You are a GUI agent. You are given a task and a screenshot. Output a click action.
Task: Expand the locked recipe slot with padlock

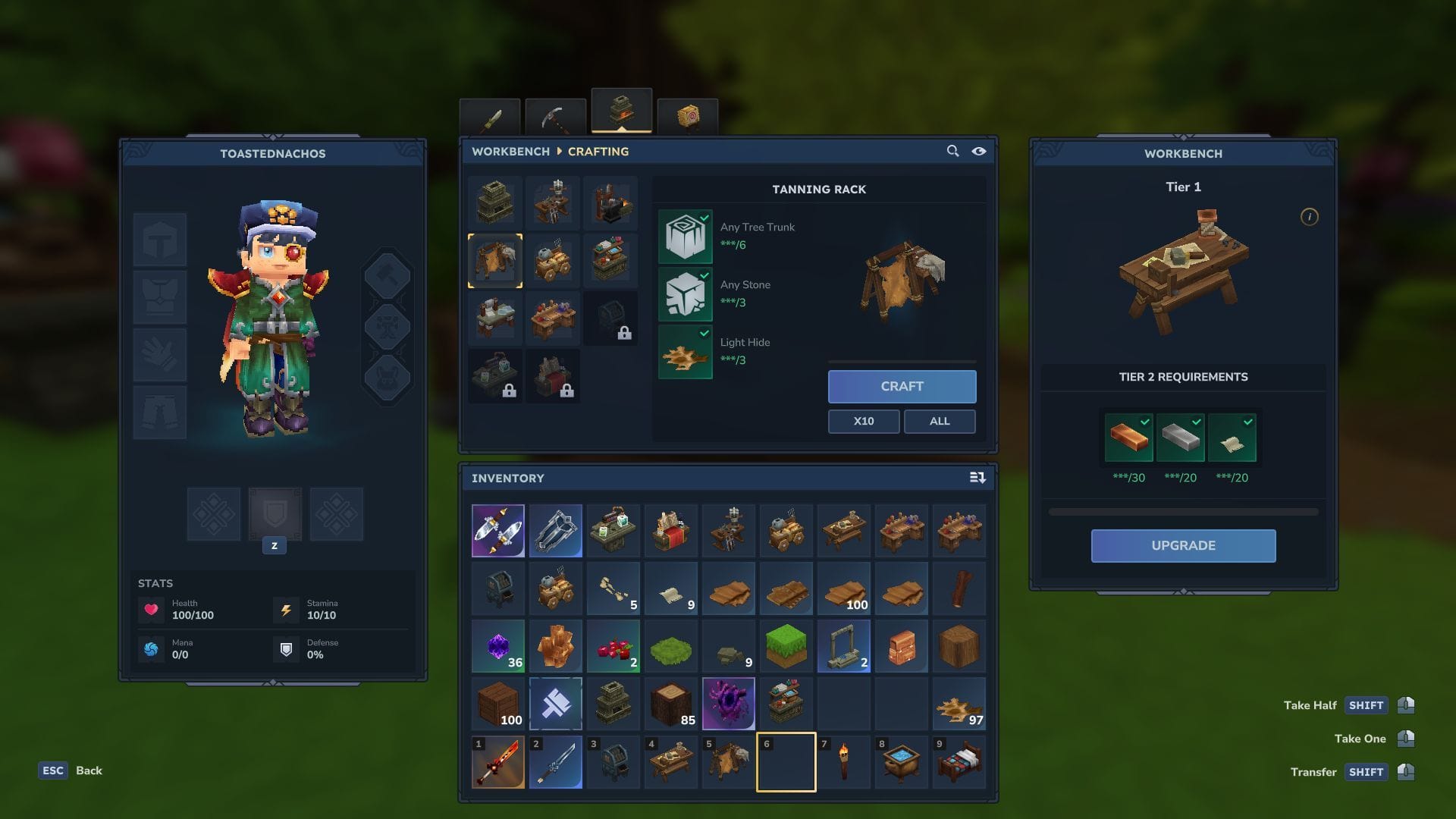click(612, 318)
